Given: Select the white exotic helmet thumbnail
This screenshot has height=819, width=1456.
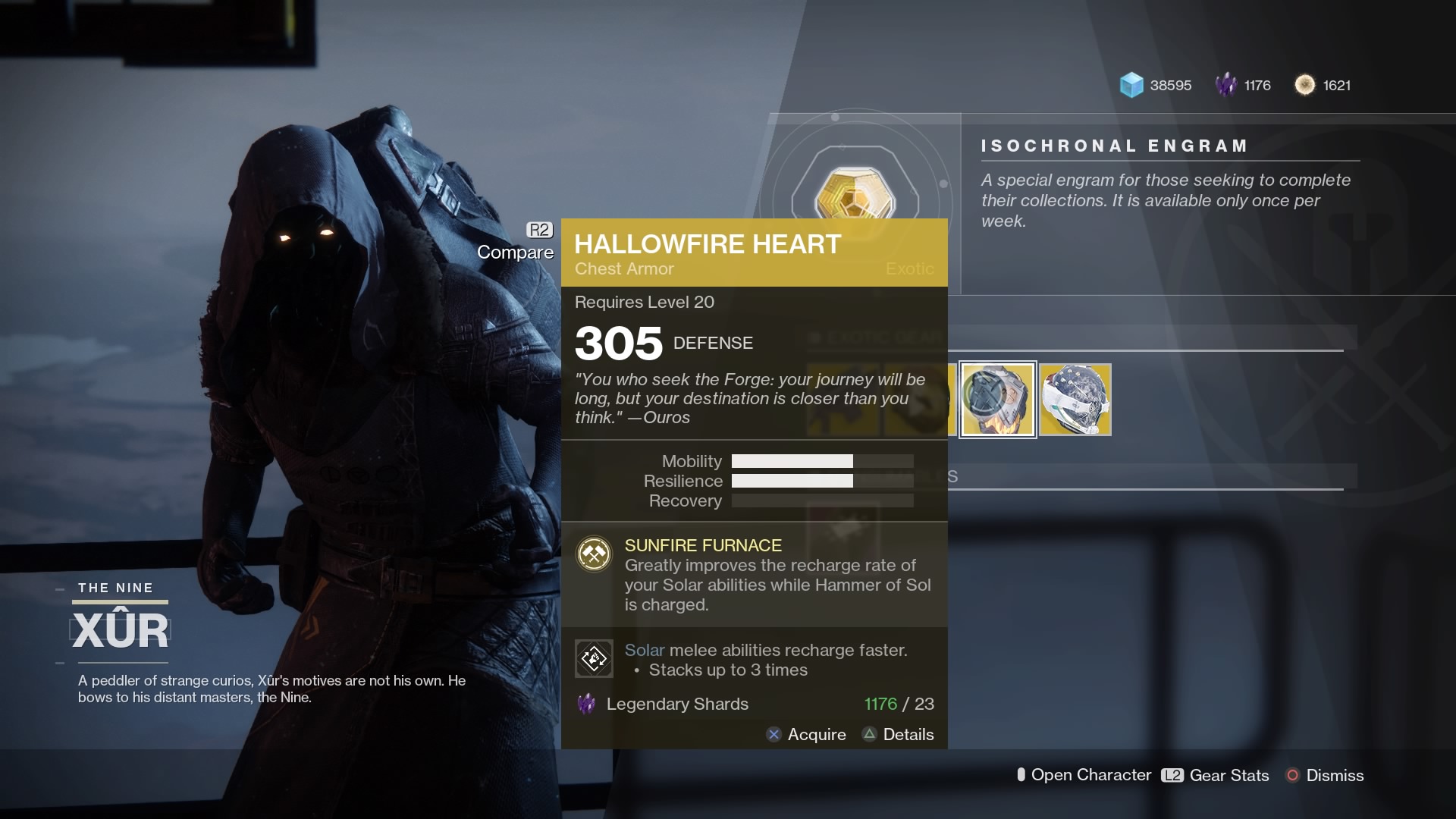Looking at the screenshot, I should pos(1076,400).
